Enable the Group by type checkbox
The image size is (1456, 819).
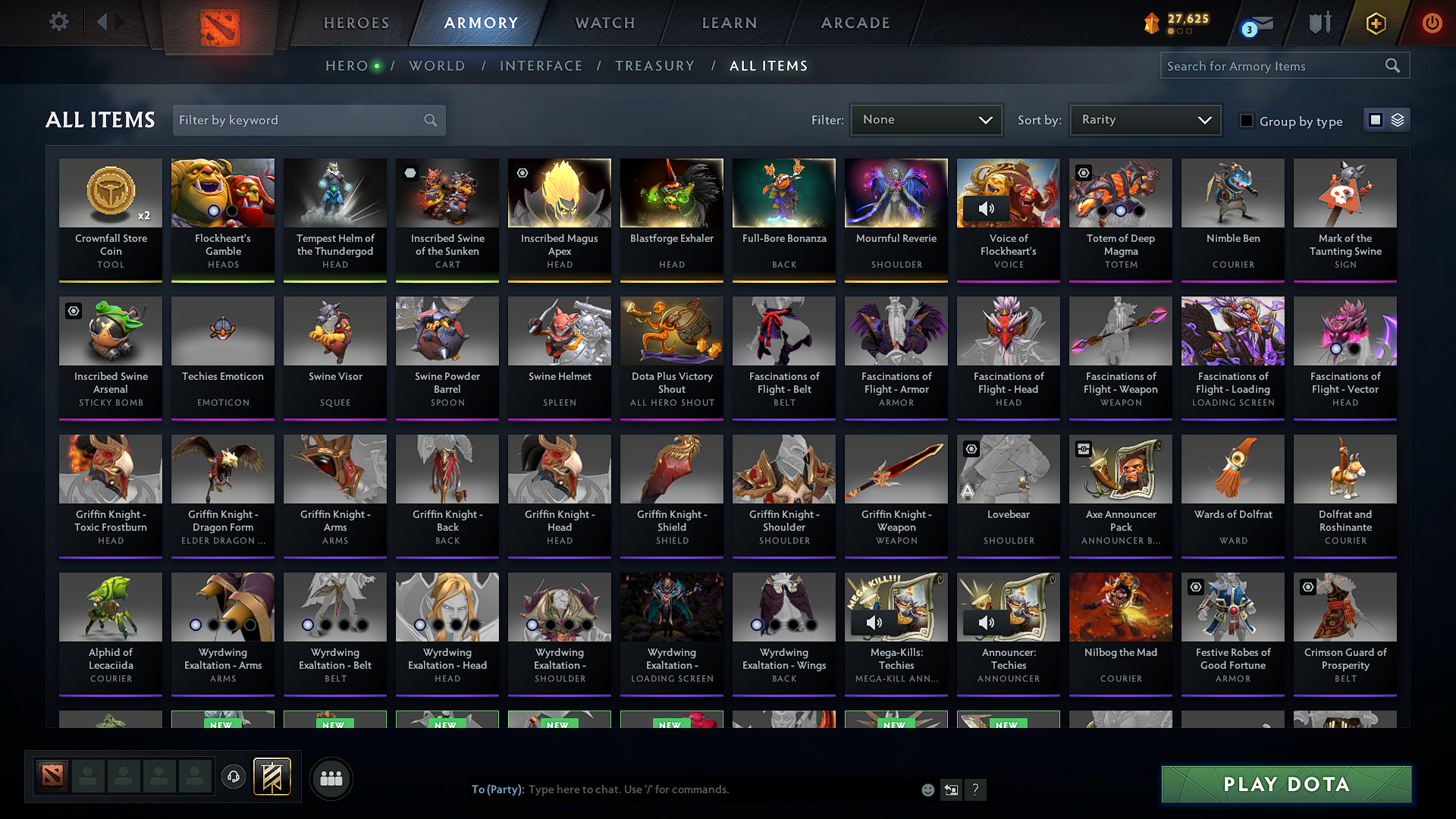coord(1246,120)
